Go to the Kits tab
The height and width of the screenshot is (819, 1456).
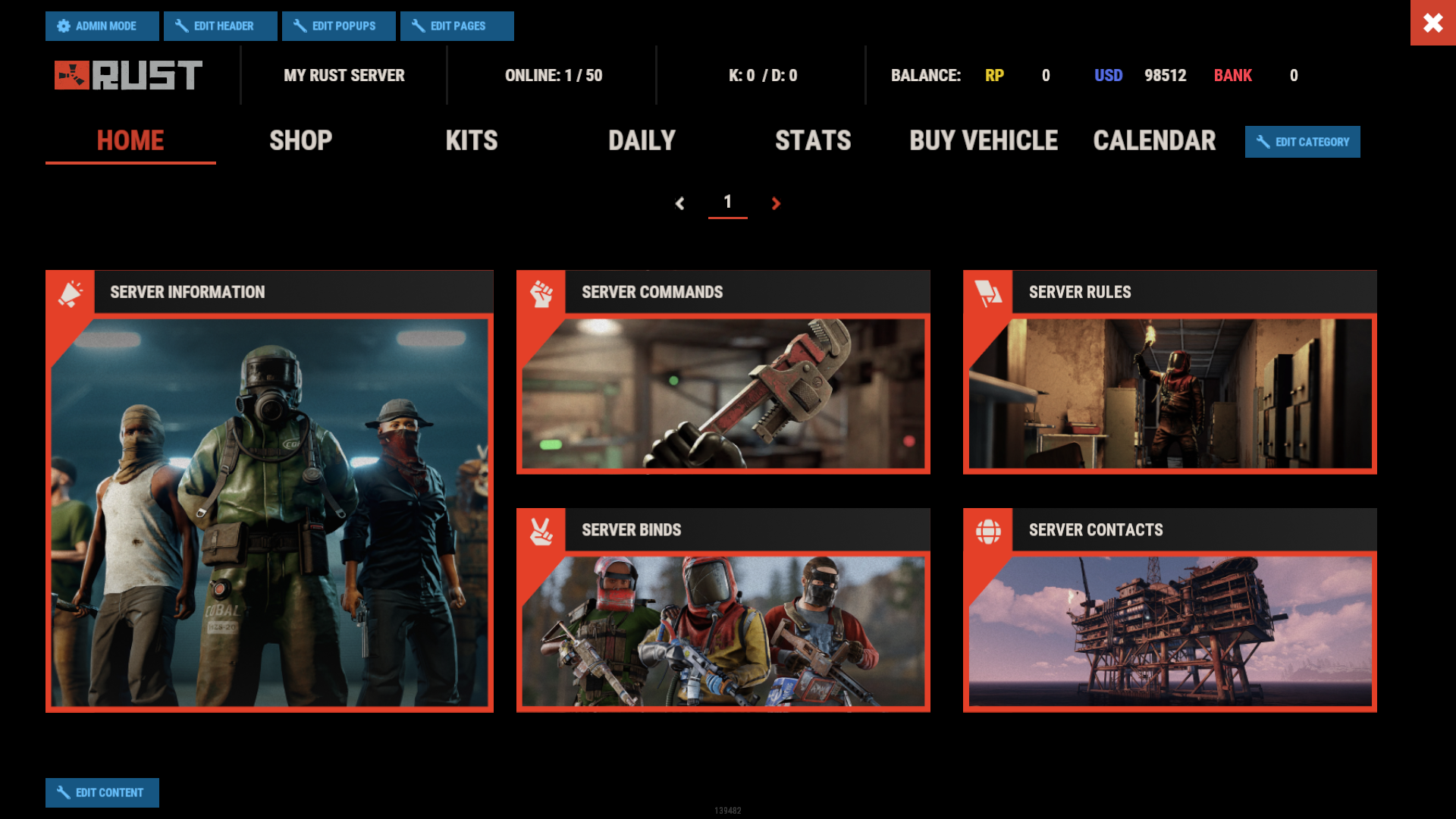[x=472, y=141]
